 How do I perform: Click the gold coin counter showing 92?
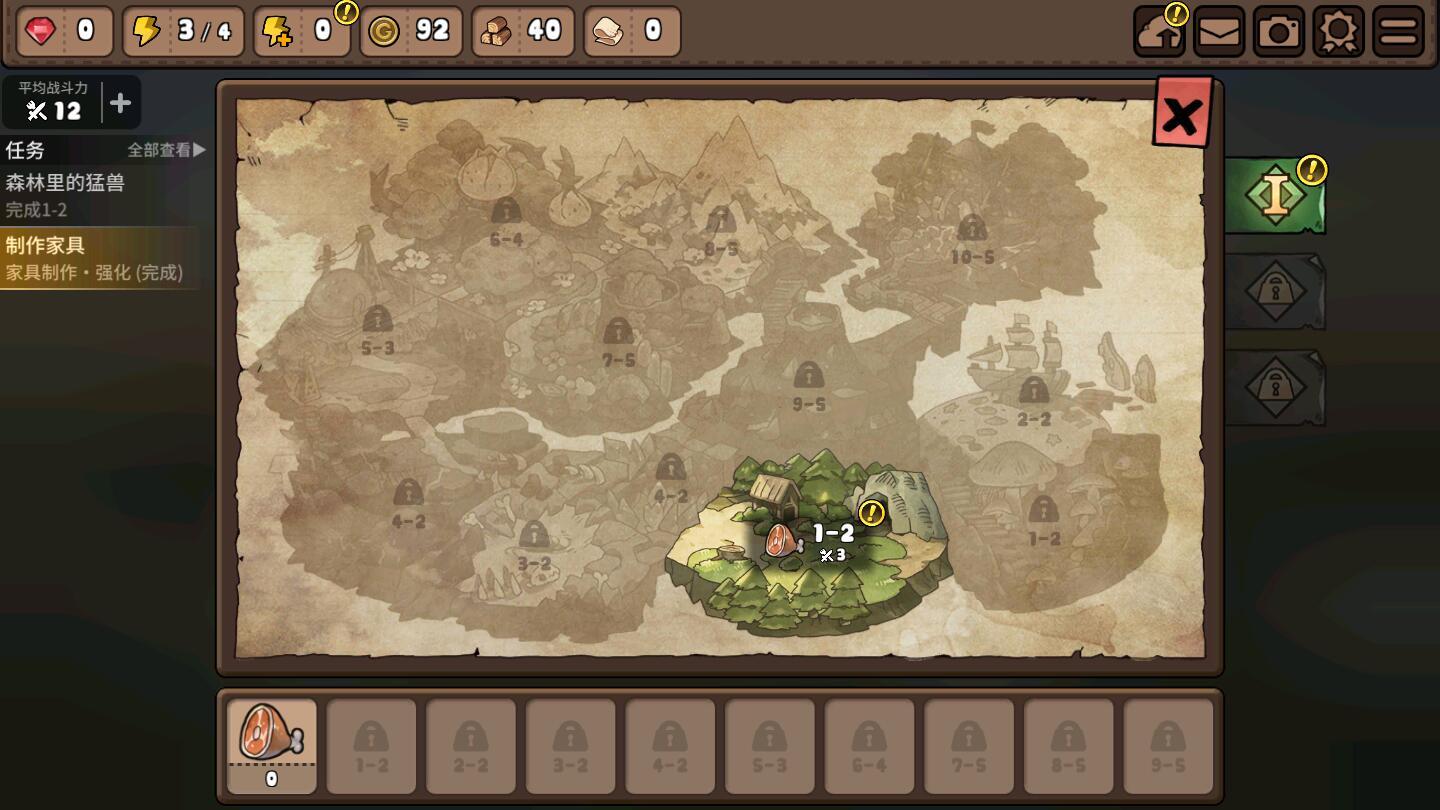[x=410, y=31]
